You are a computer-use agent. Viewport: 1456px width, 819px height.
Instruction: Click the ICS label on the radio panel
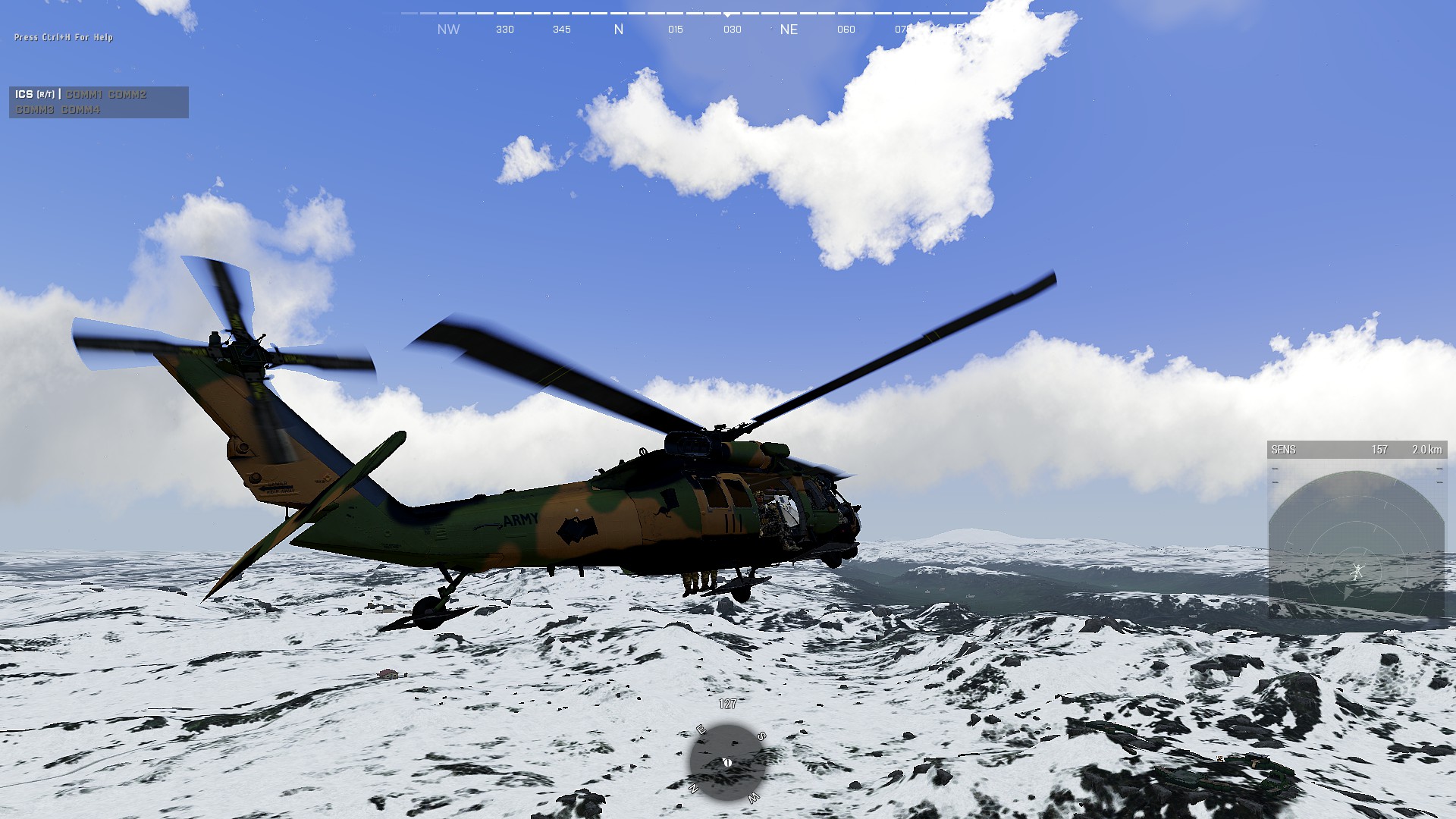click(24, 95)
